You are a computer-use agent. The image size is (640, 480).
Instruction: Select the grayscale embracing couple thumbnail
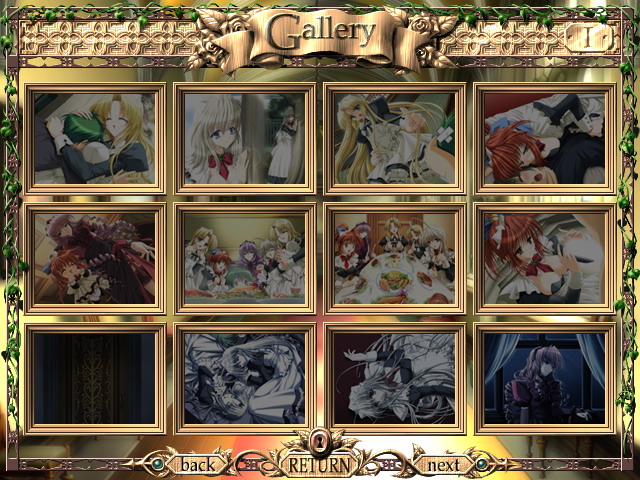(245, 378)
